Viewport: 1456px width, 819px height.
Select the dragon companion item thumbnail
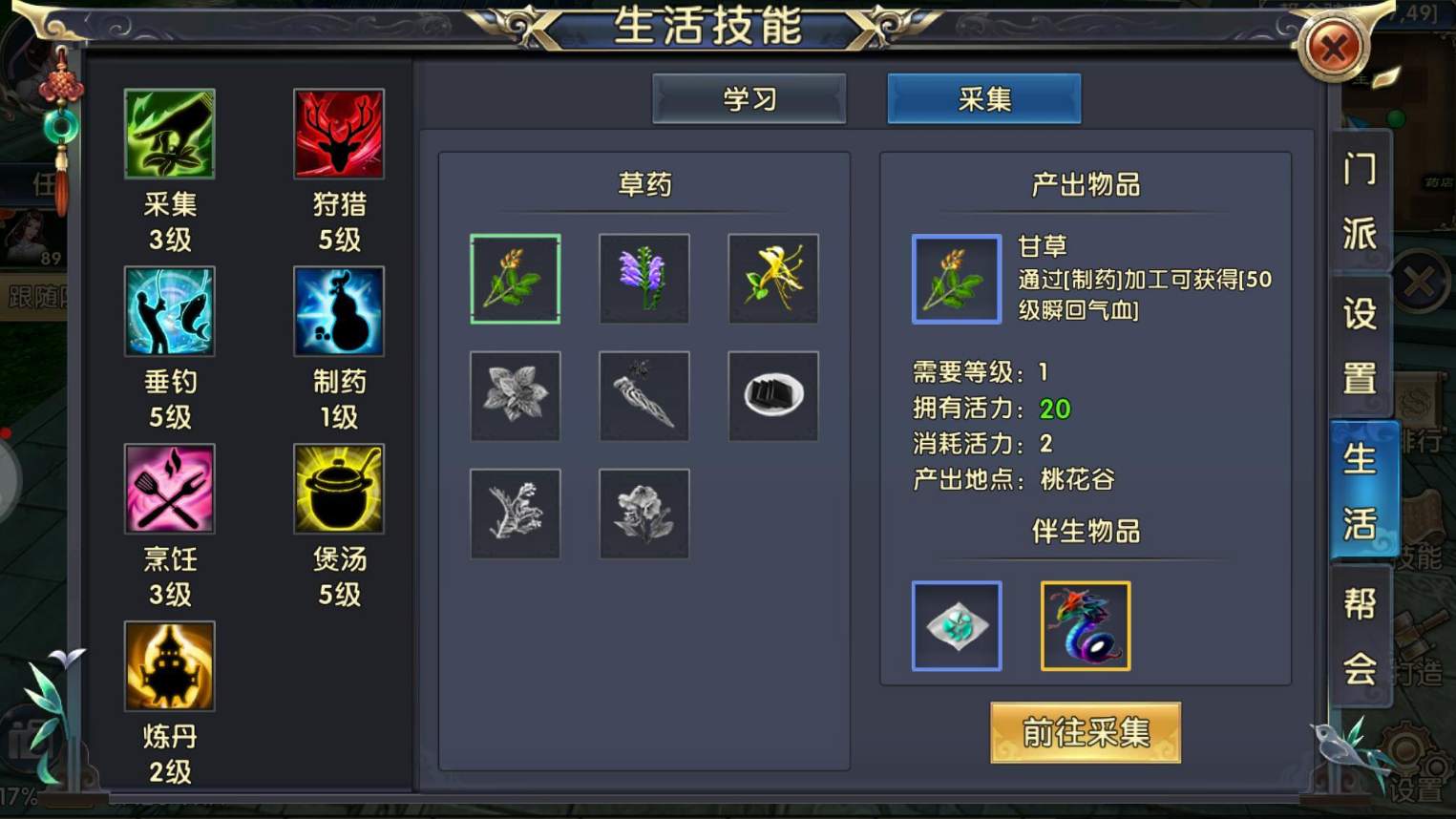pos(1085,625)
